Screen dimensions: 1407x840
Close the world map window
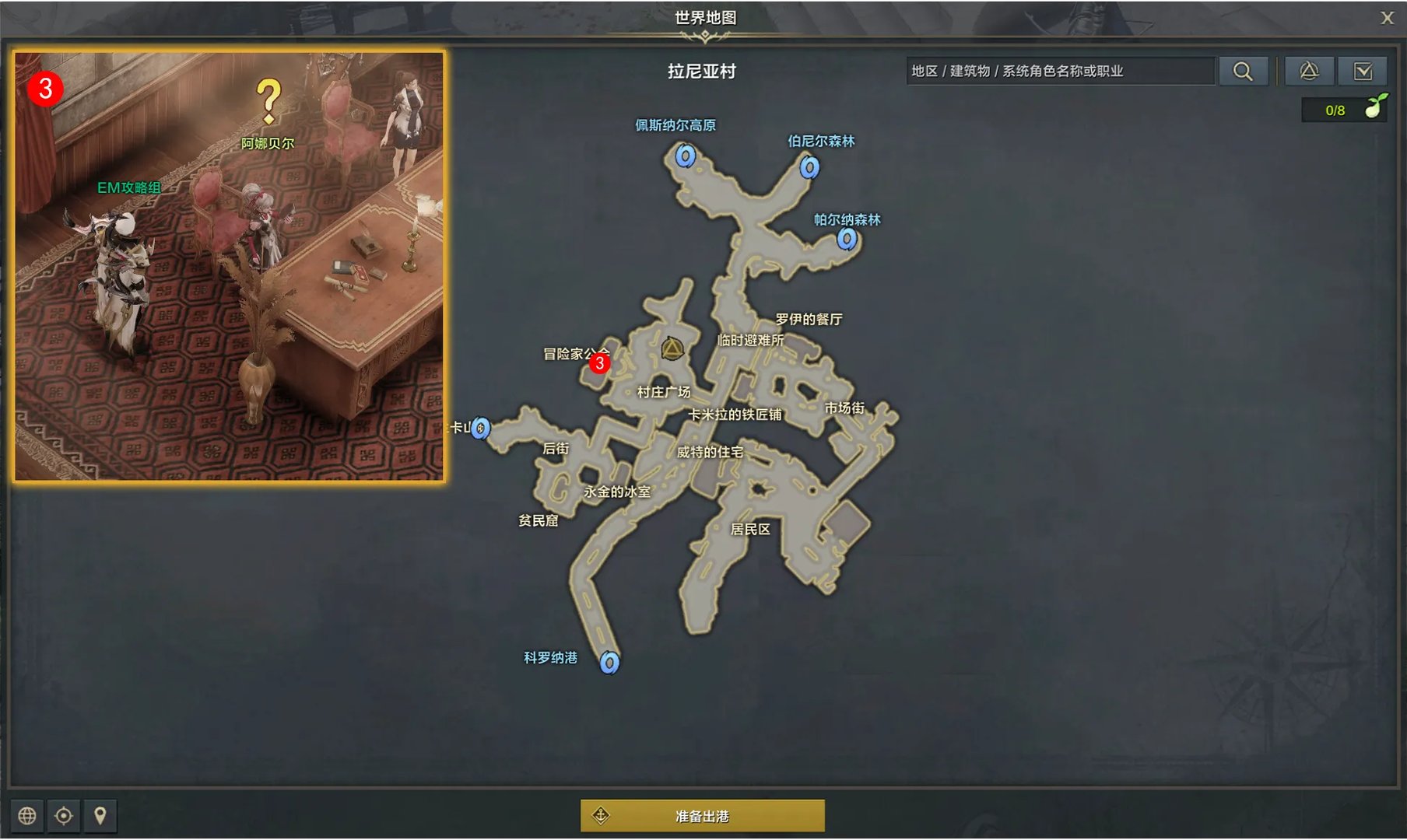coord(1387,18)
